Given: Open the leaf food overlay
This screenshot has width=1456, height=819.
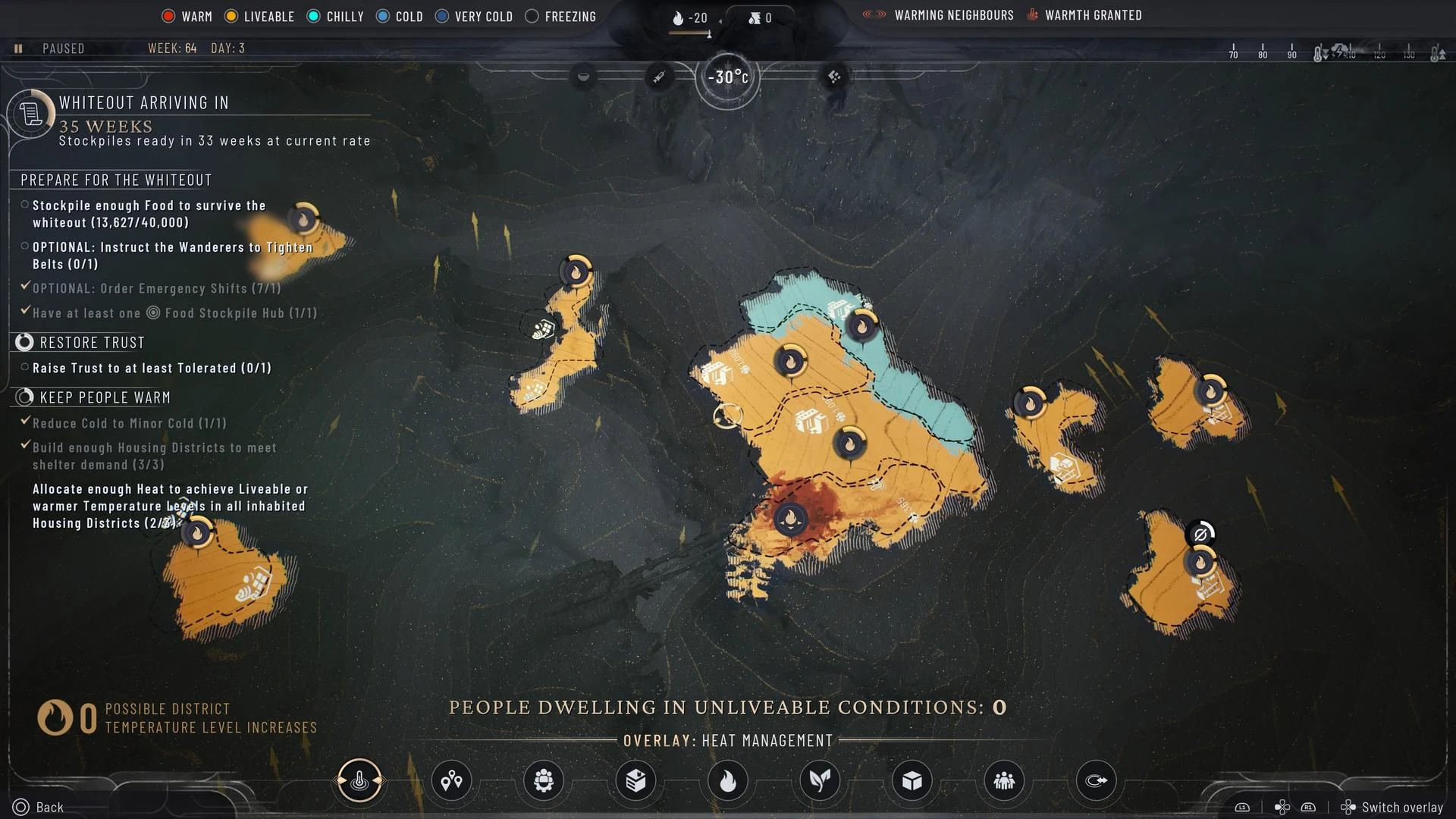Looking at the screenshot, I should (x=820, y=780).
